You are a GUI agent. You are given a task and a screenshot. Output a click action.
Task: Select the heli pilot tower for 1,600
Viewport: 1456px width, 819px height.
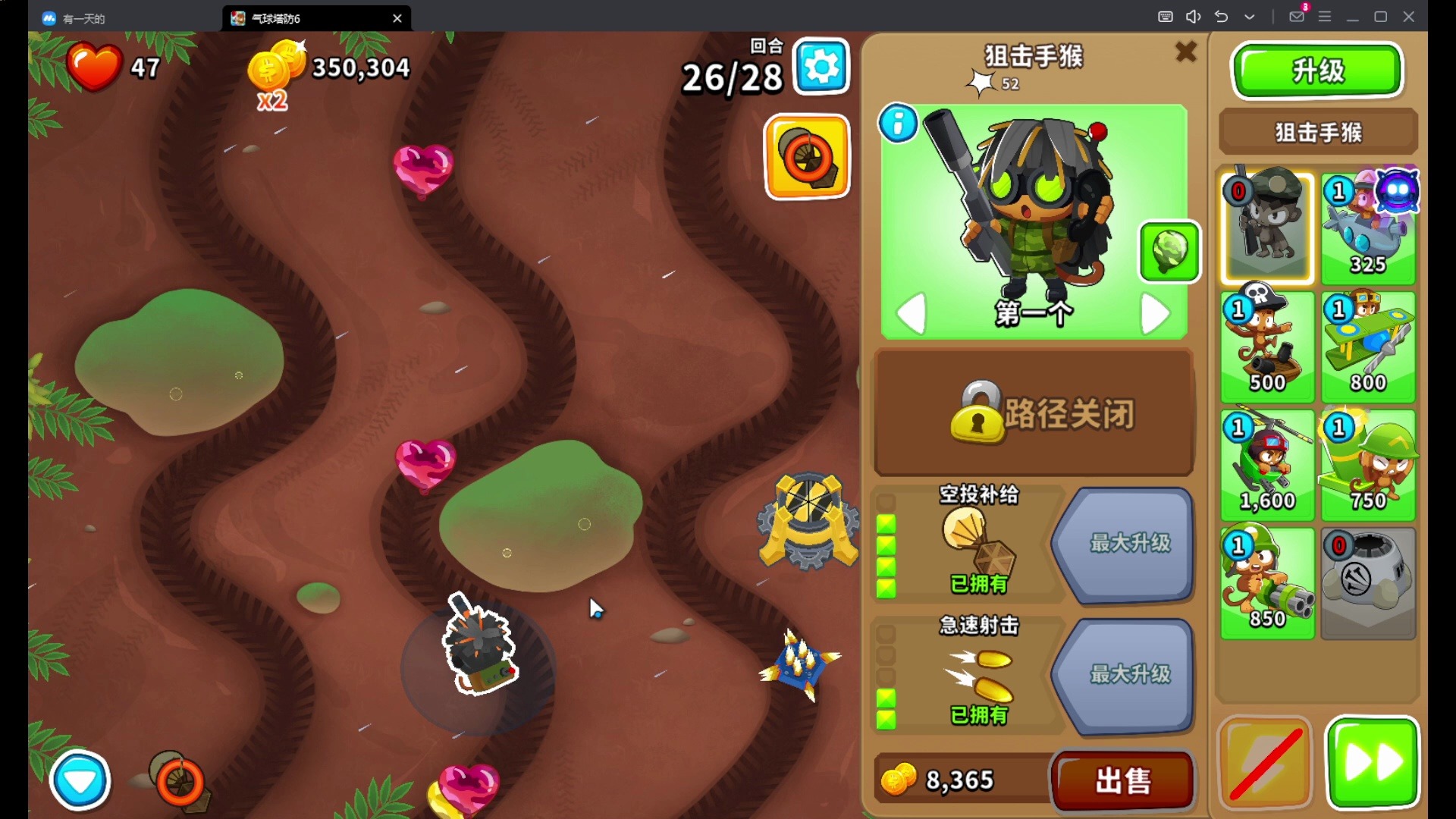coord(1267,465)
